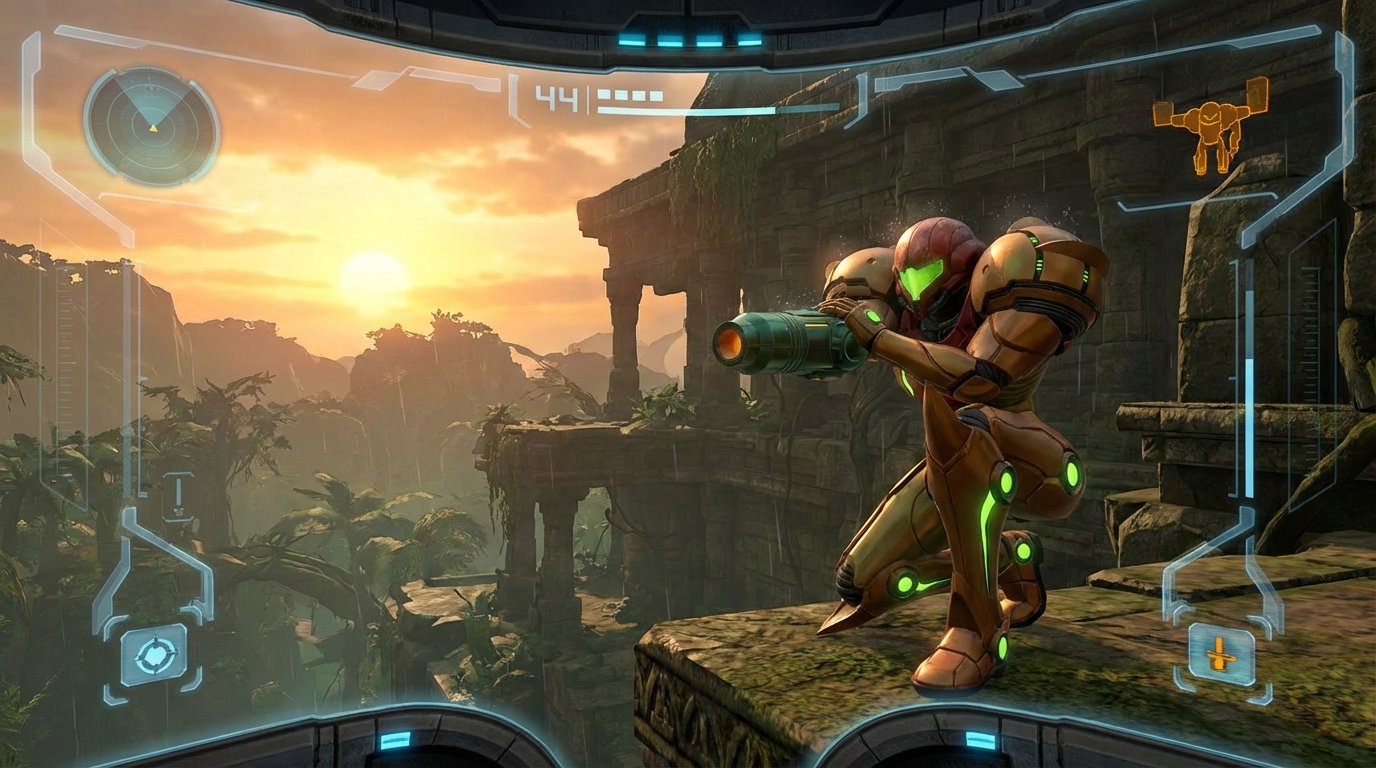Choose the beam selector icon
Screen dimensions: 1376x768
pos(1220,656)
